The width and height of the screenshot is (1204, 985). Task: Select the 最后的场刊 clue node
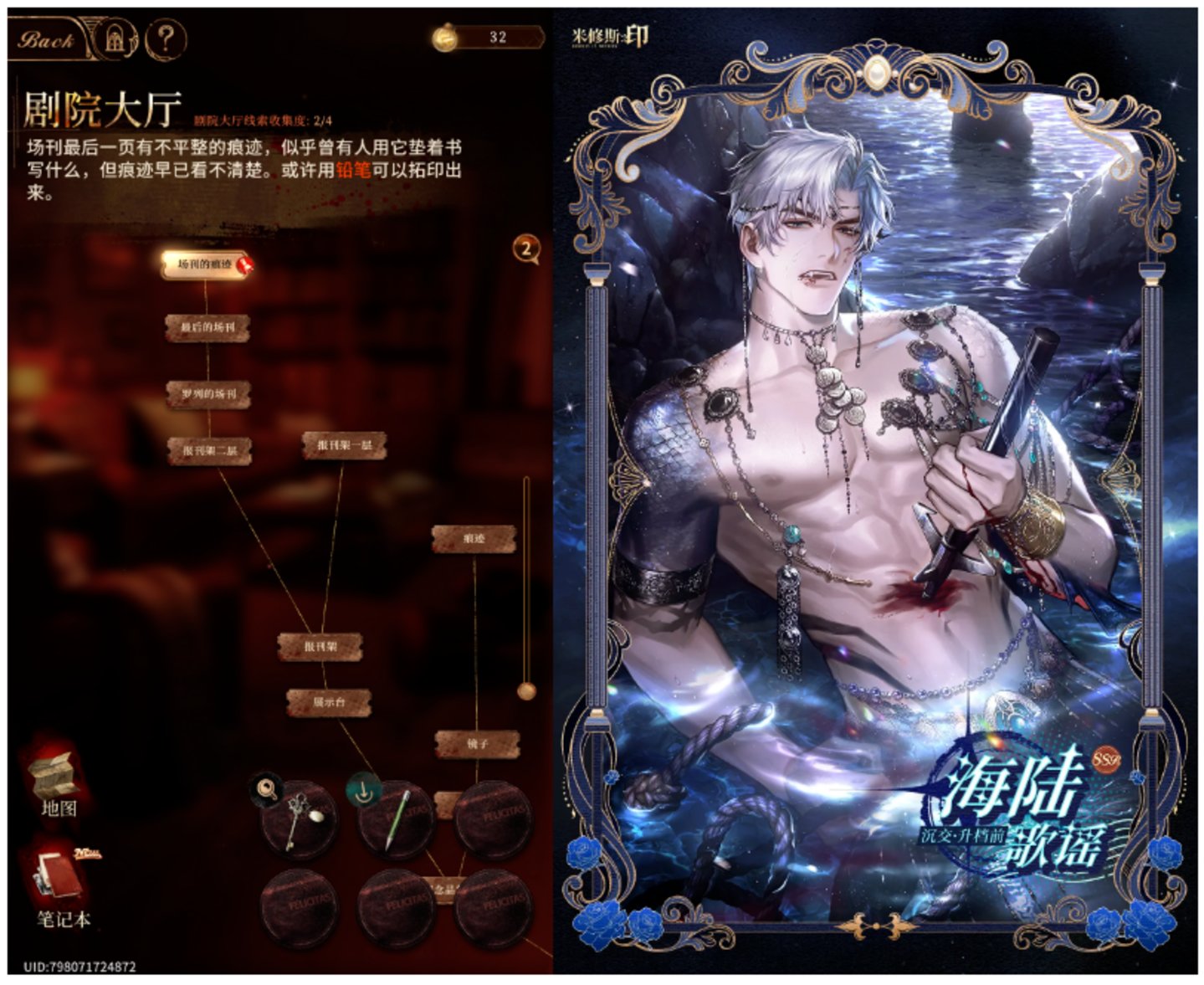(207, 327)
